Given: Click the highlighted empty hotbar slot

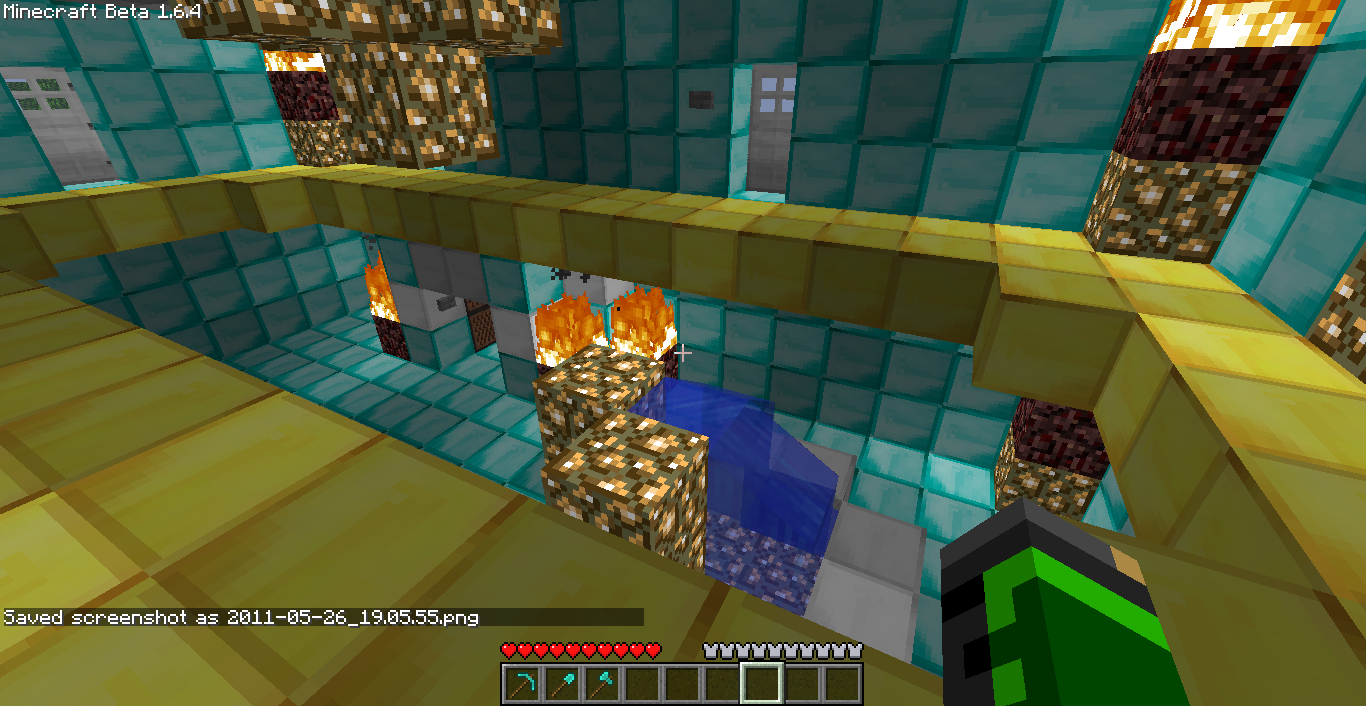Looking at the screenshot, I should tap(761, 684).
